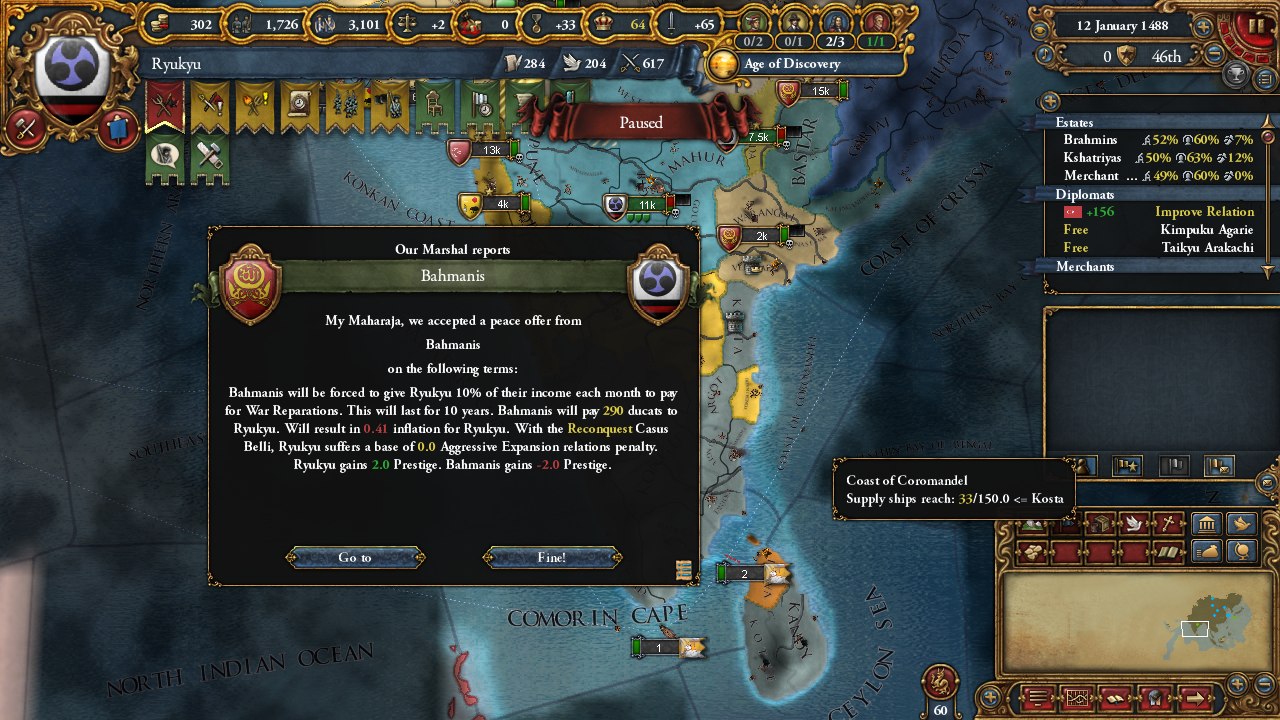Dismiss the peace report with Fine!

click(x=552, y=558)
